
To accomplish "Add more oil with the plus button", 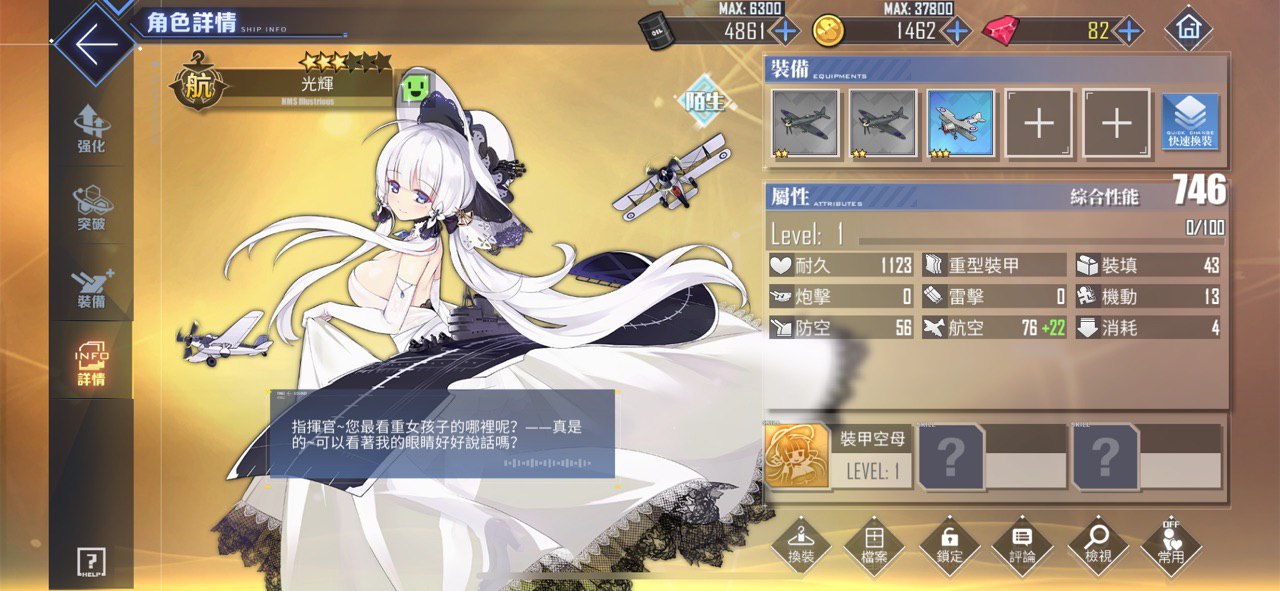I will pos(786,31).
